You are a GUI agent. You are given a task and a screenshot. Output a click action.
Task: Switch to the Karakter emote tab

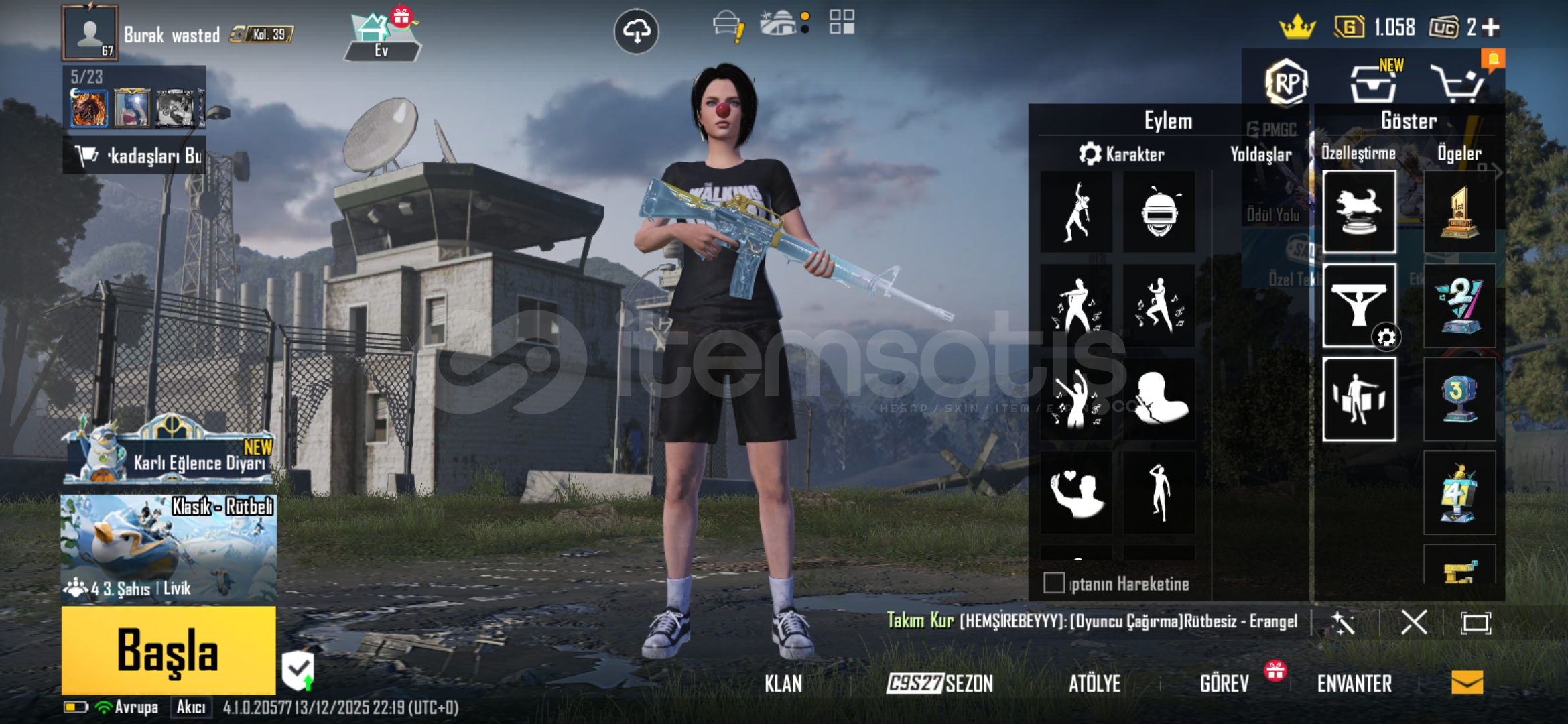coord(1122,154)
